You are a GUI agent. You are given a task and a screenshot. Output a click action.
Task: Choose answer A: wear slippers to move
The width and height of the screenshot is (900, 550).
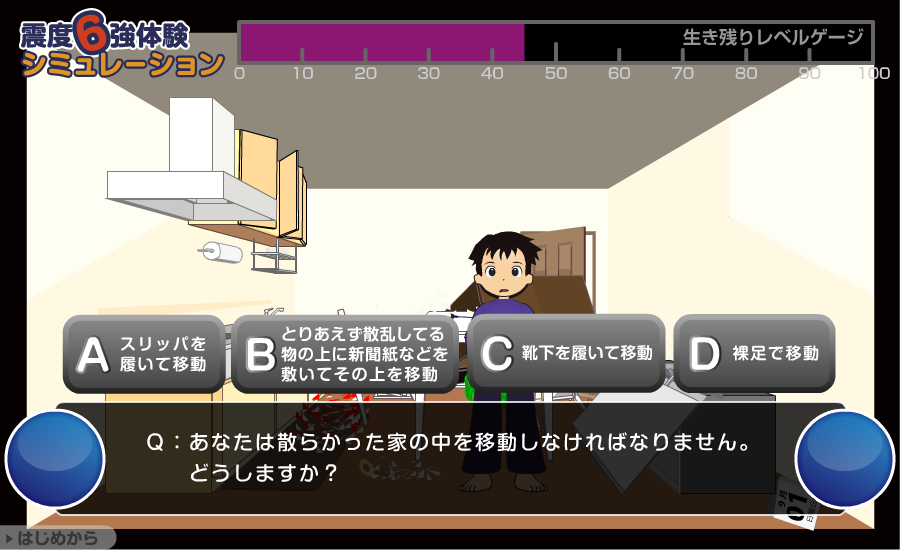(x=144, y=354)
